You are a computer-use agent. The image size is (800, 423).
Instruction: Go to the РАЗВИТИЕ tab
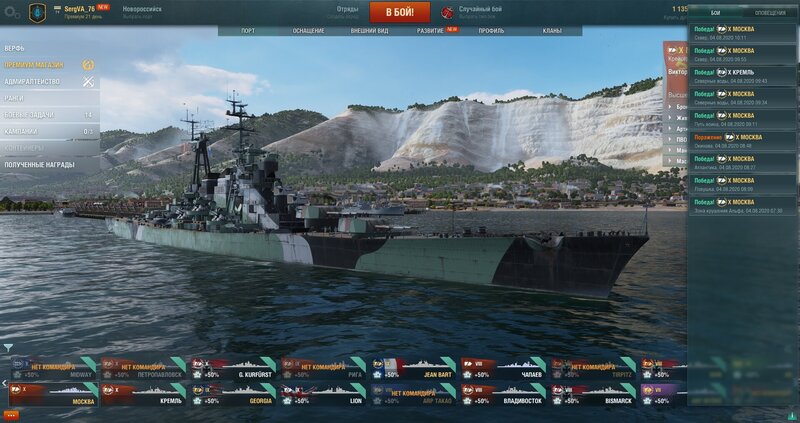pyautogui.click(x=431, y=31)
